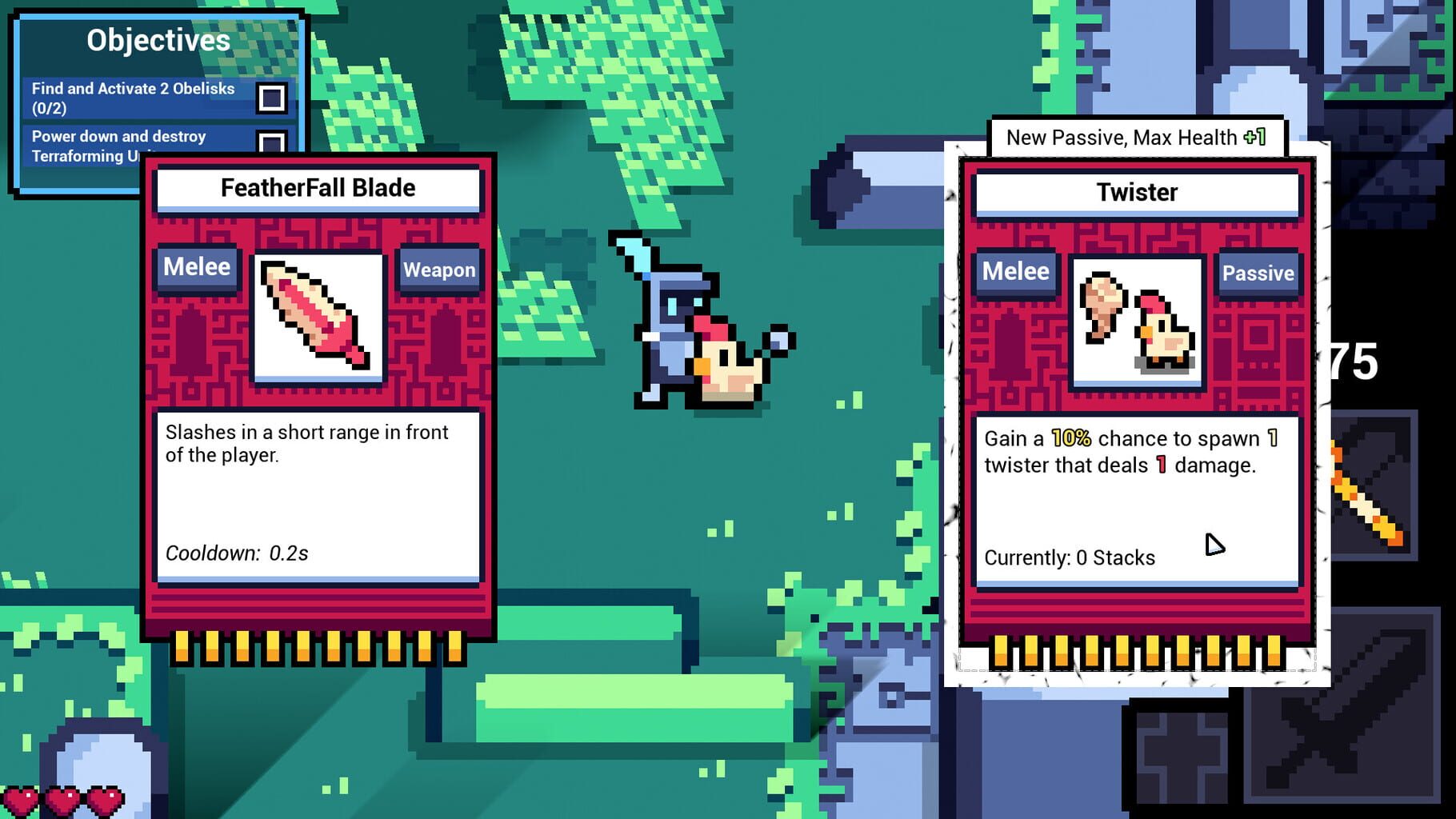The width and height of the screenshot is (1456, 819).
Task: Select the Passive tab on Twister card
Action: (x=1258, y=273)
